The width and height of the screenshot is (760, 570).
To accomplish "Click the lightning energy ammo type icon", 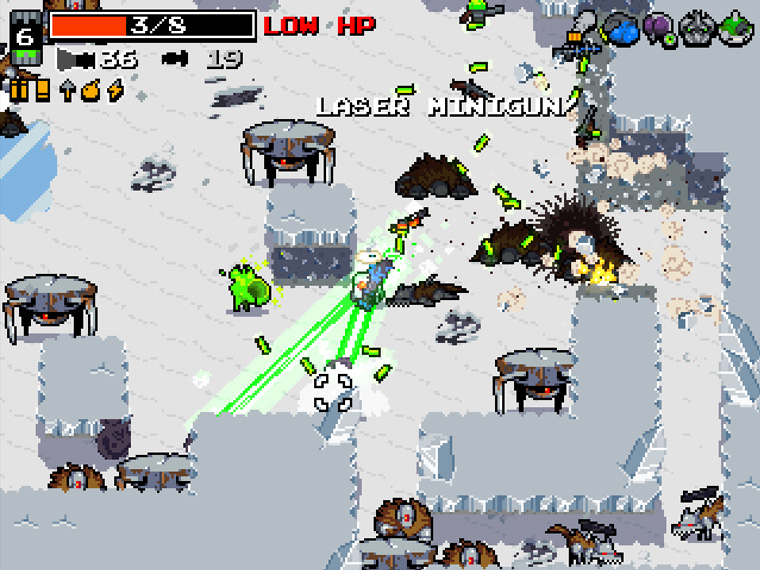I will point(115,91).
